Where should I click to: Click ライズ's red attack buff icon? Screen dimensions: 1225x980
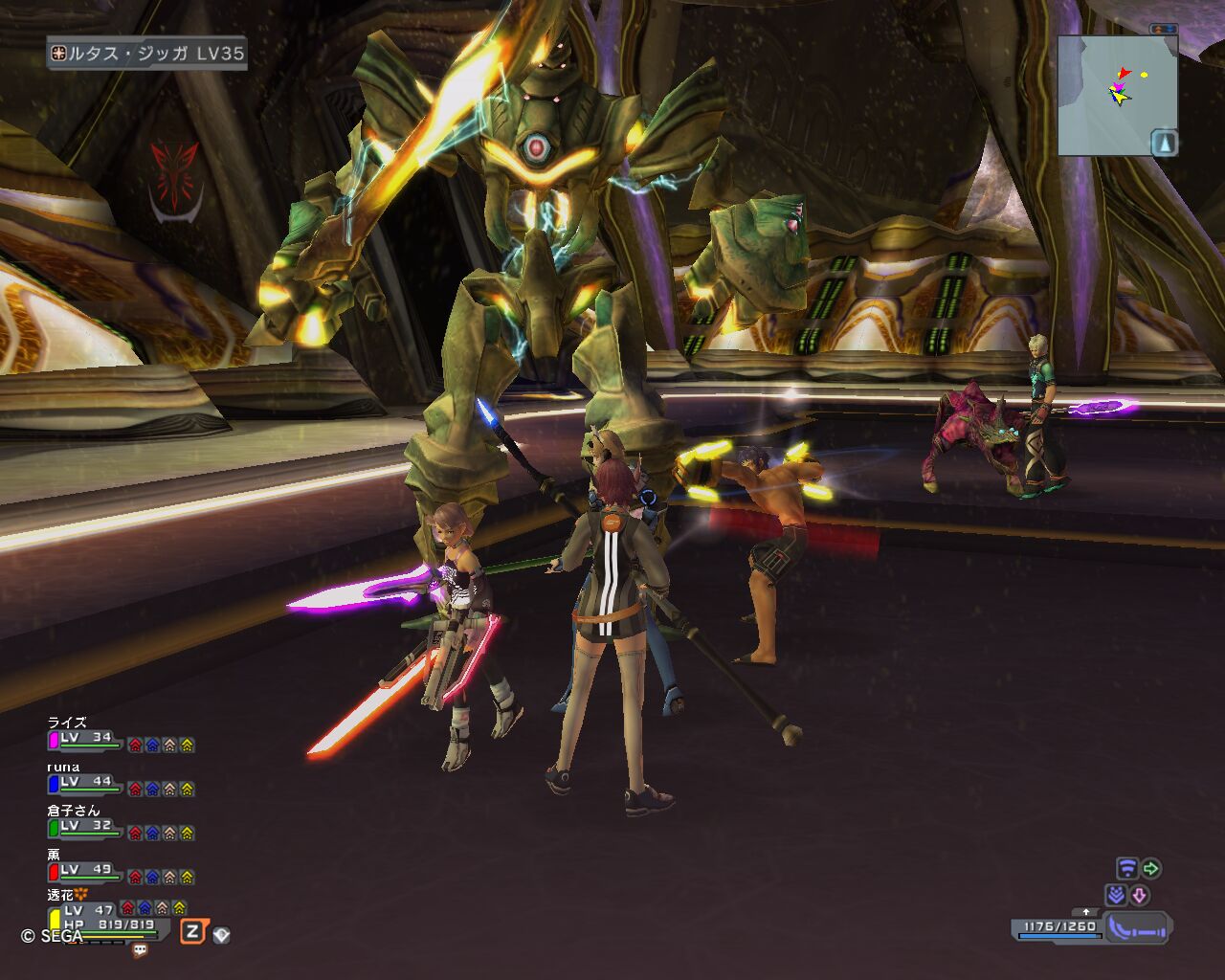pyautogui.click(x=135, y=745)
